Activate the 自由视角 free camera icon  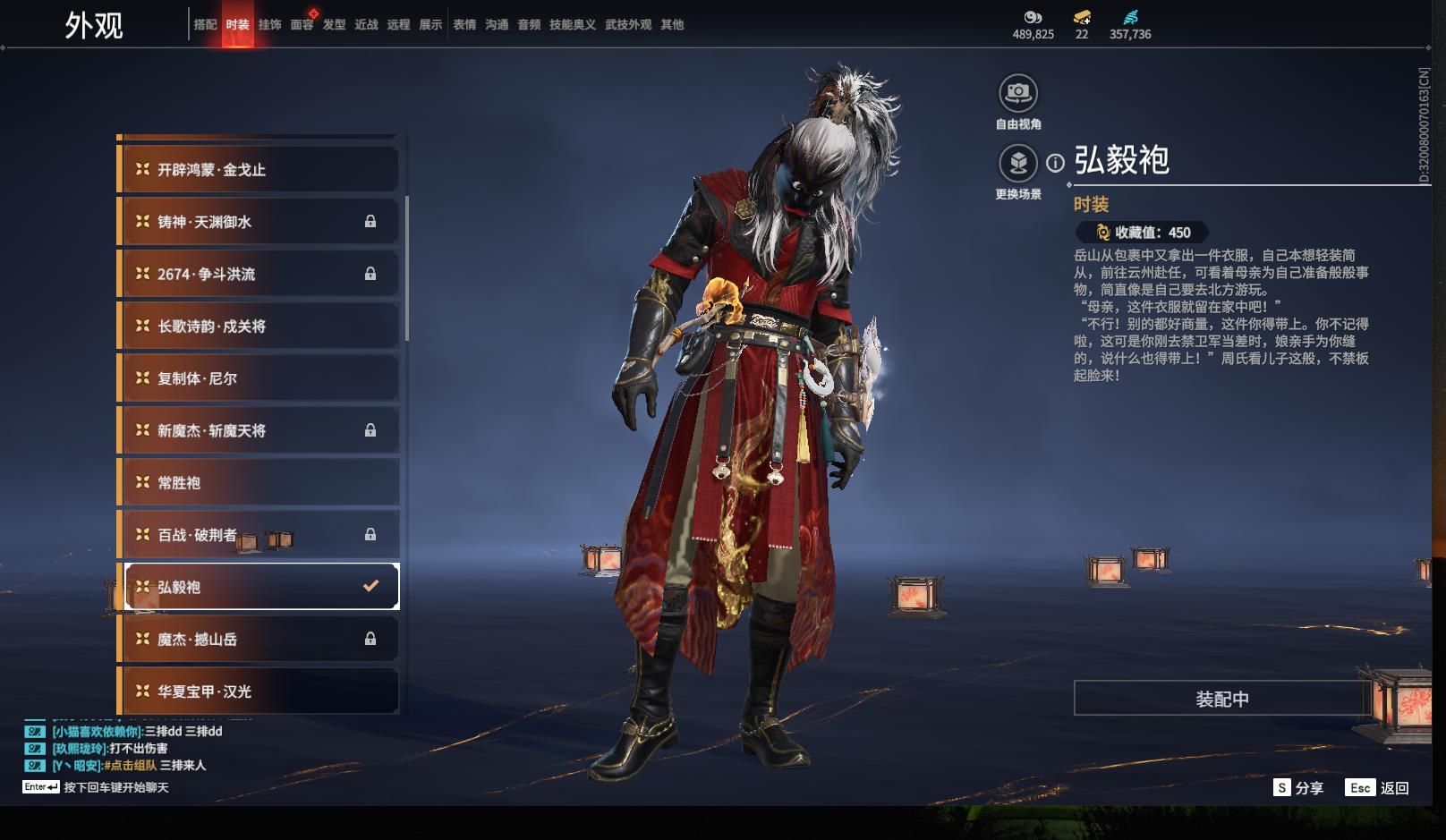[x=1017, y=93]
